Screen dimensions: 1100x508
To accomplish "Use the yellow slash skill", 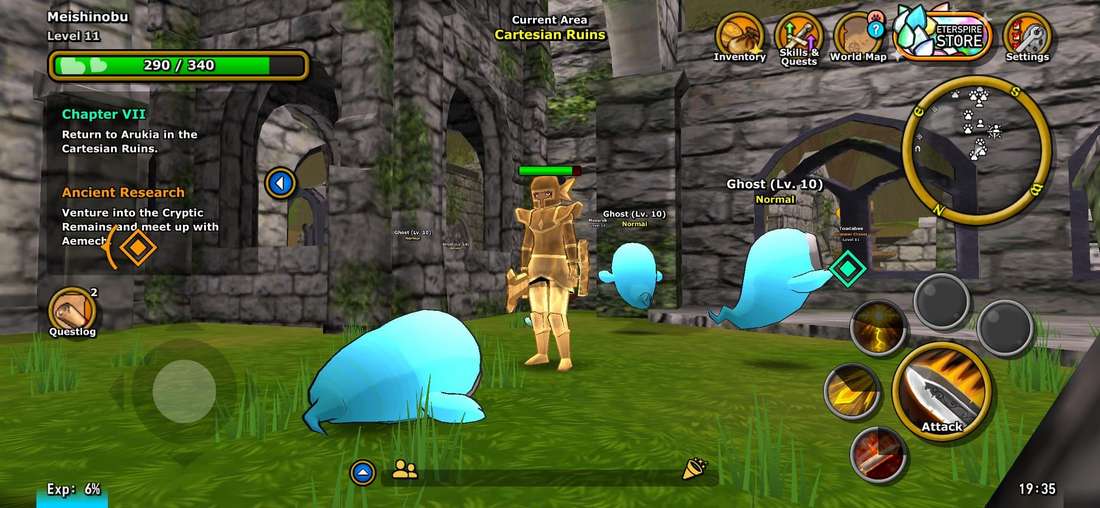I will click(x=852, y=391).
